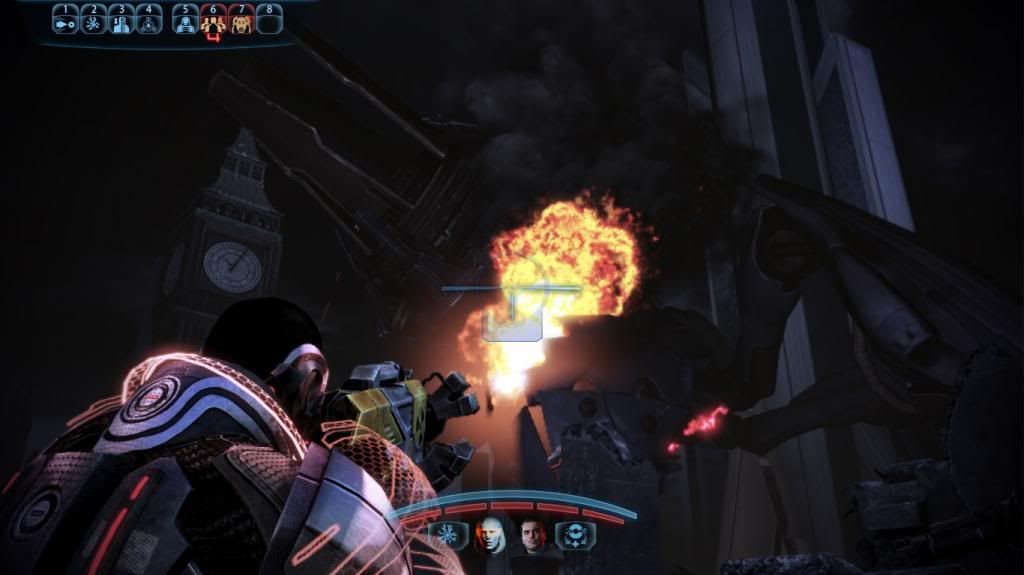Select the white-faced squadmate portrait
Viewport: 1024px width, 575px height.
[490, 536]
